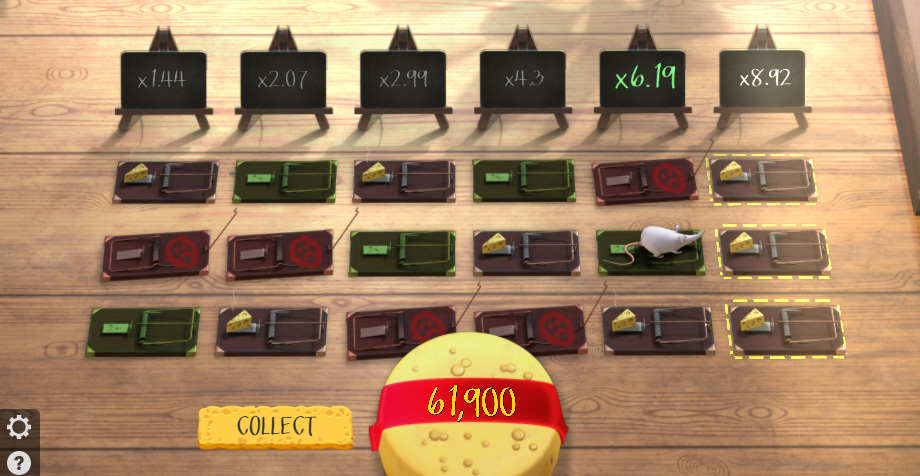Collect the current winnings
920x476 pixels.
click(x=275, y=426)
